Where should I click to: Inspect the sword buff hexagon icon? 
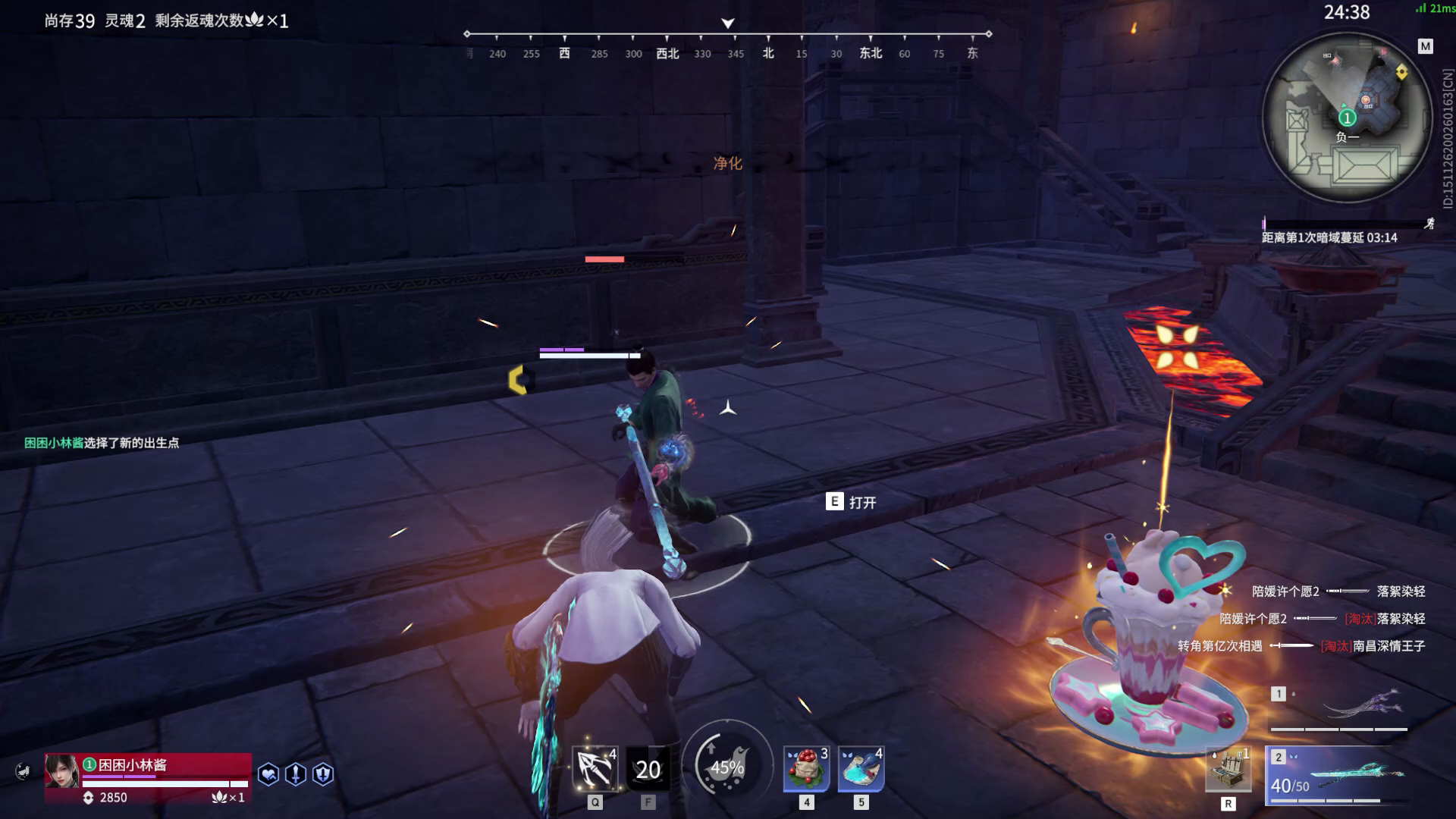coord(296,774)
